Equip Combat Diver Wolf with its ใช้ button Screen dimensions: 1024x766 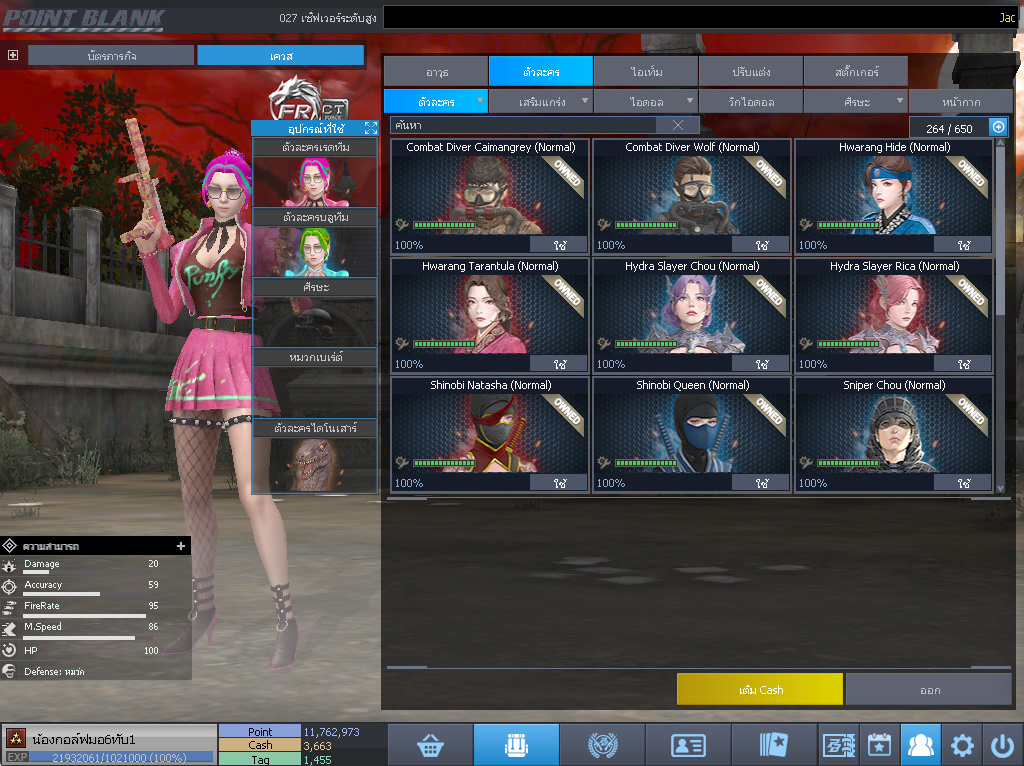pyautogui.click(x=761, y=245)
